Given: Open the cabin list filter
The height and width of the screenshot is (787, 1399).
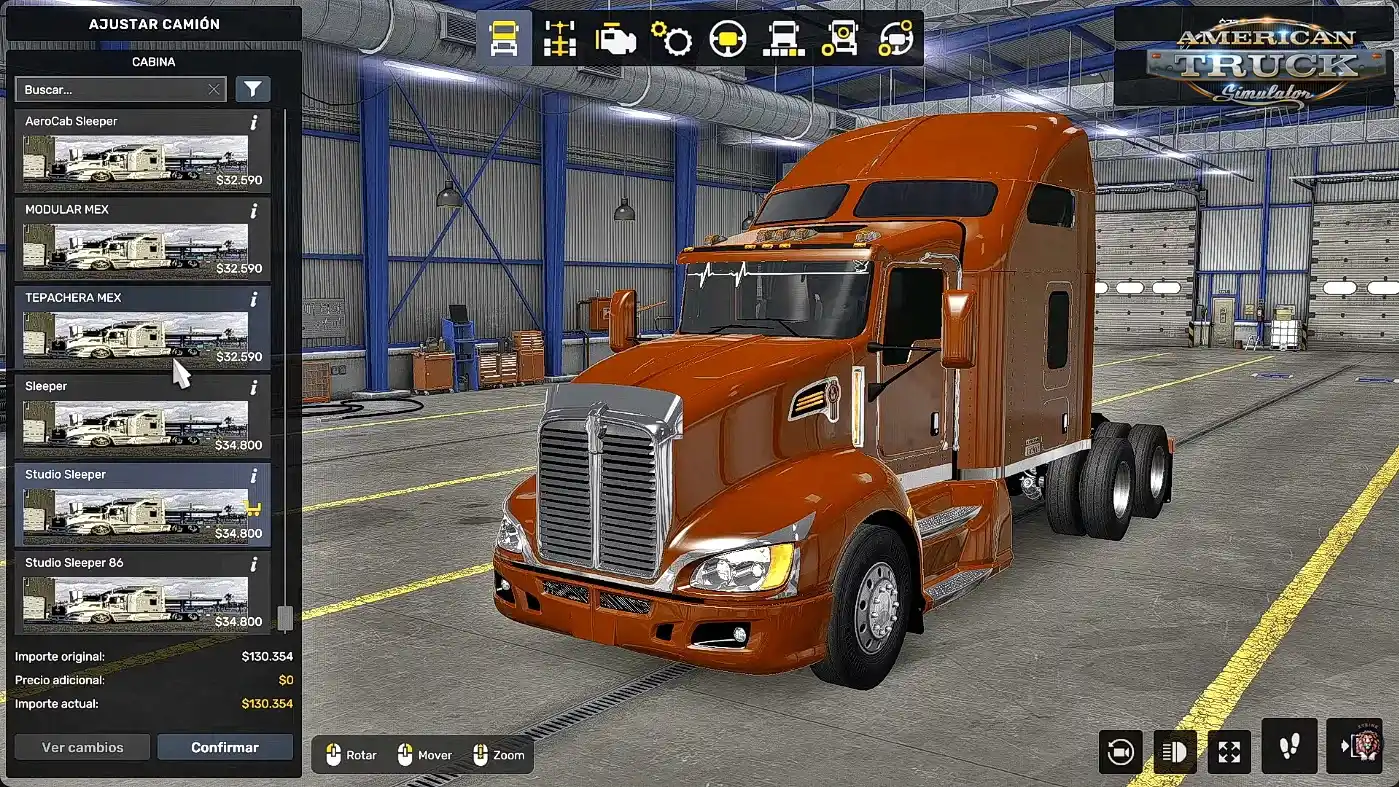Looking at the screenshot, I should click(x=253, y=90).
